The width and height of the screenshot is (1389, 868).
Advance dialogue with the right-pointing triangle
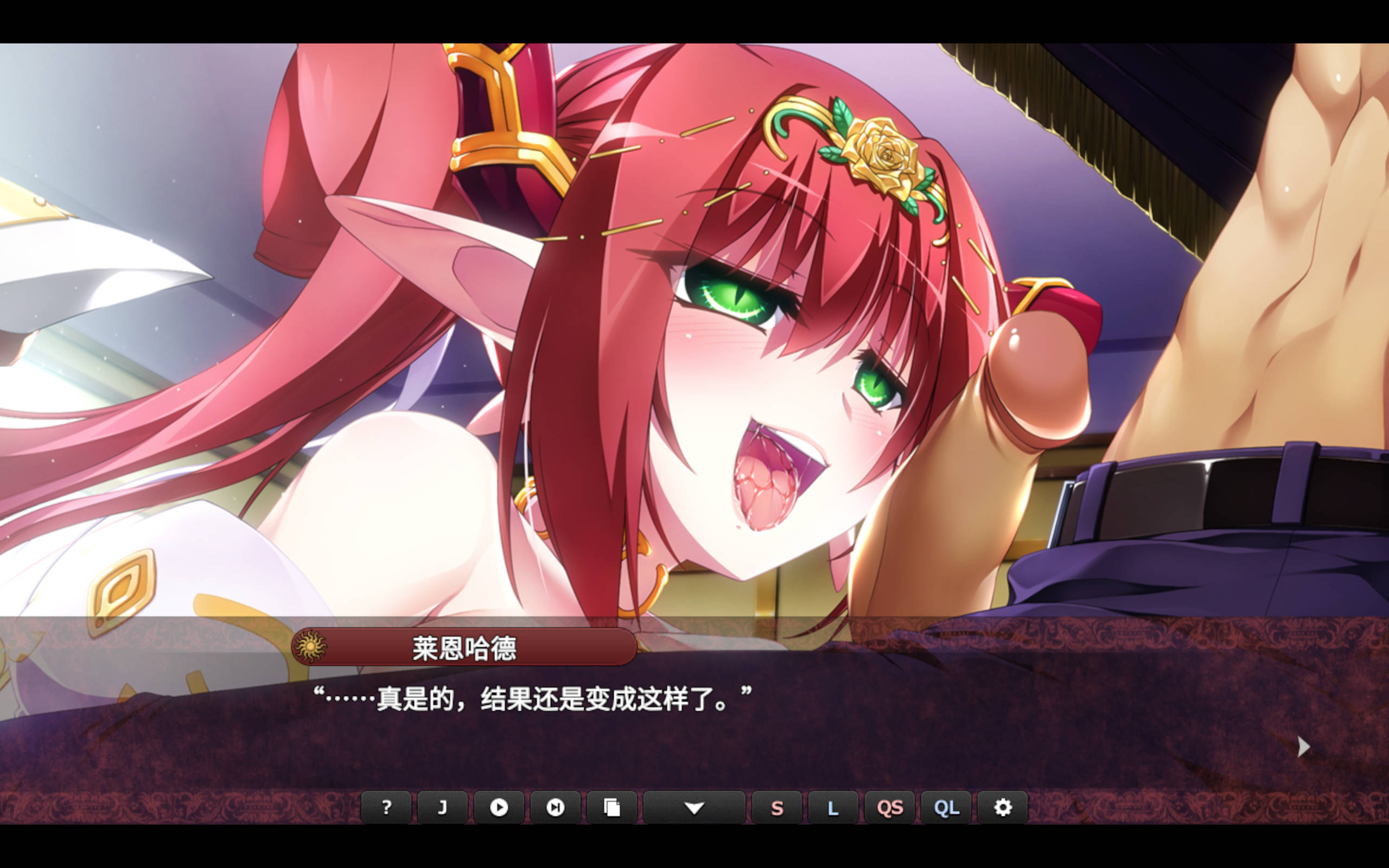1304,746
